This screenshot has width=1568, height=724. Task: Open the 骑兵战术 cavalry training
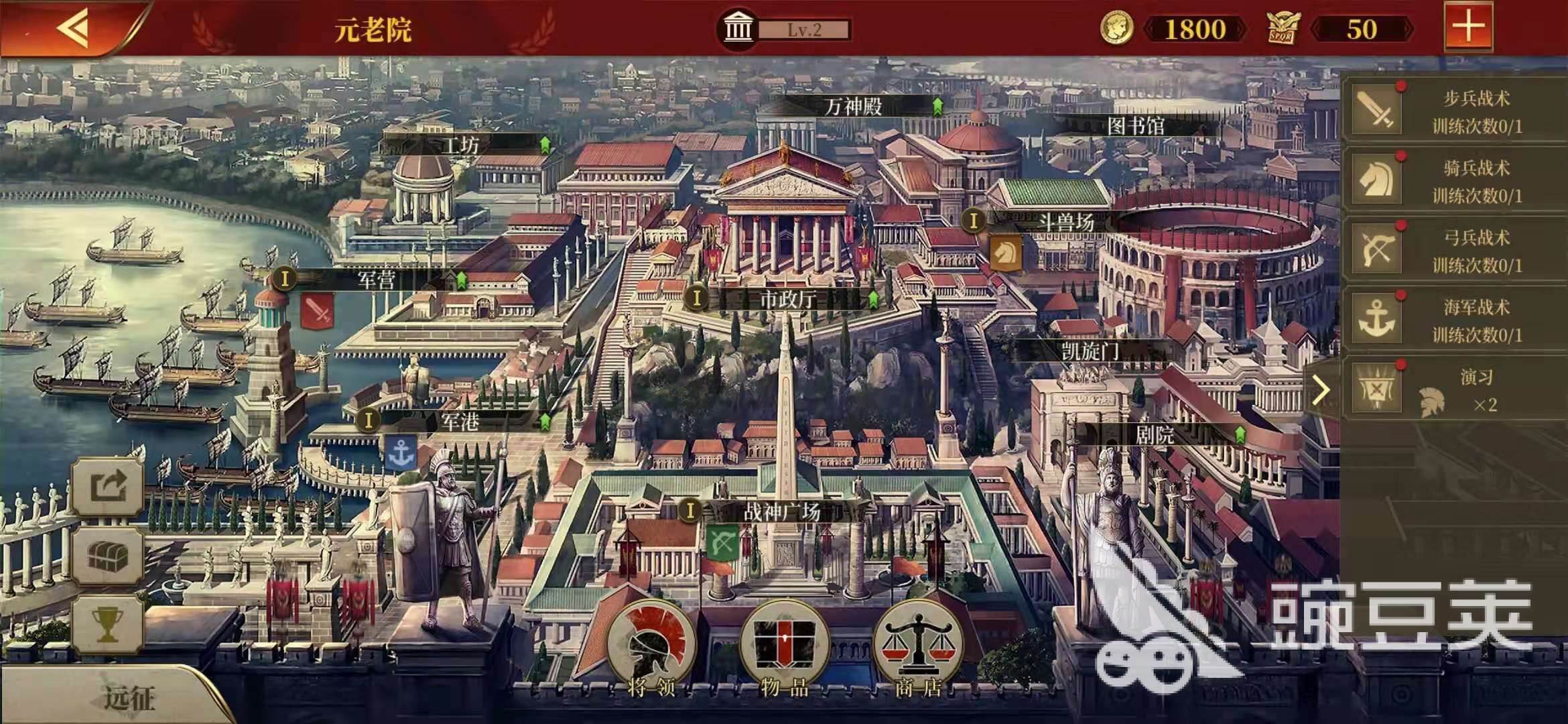[1454, 180]
